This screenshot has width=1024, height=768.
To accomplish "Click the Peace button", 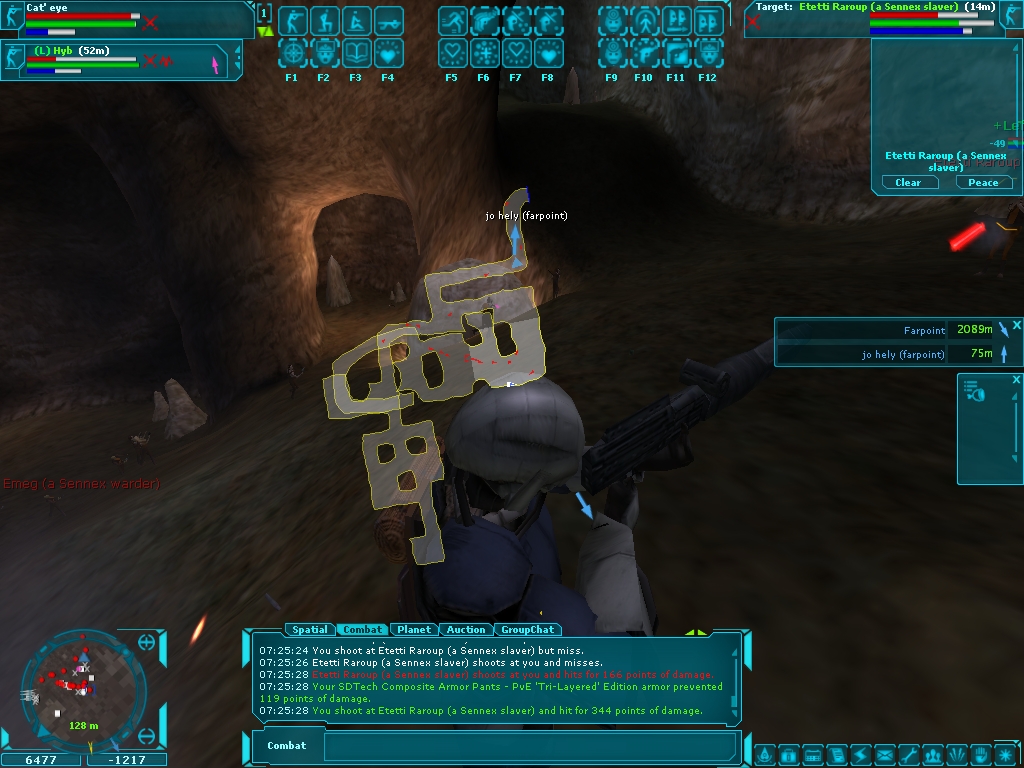I will coord(983,183).
